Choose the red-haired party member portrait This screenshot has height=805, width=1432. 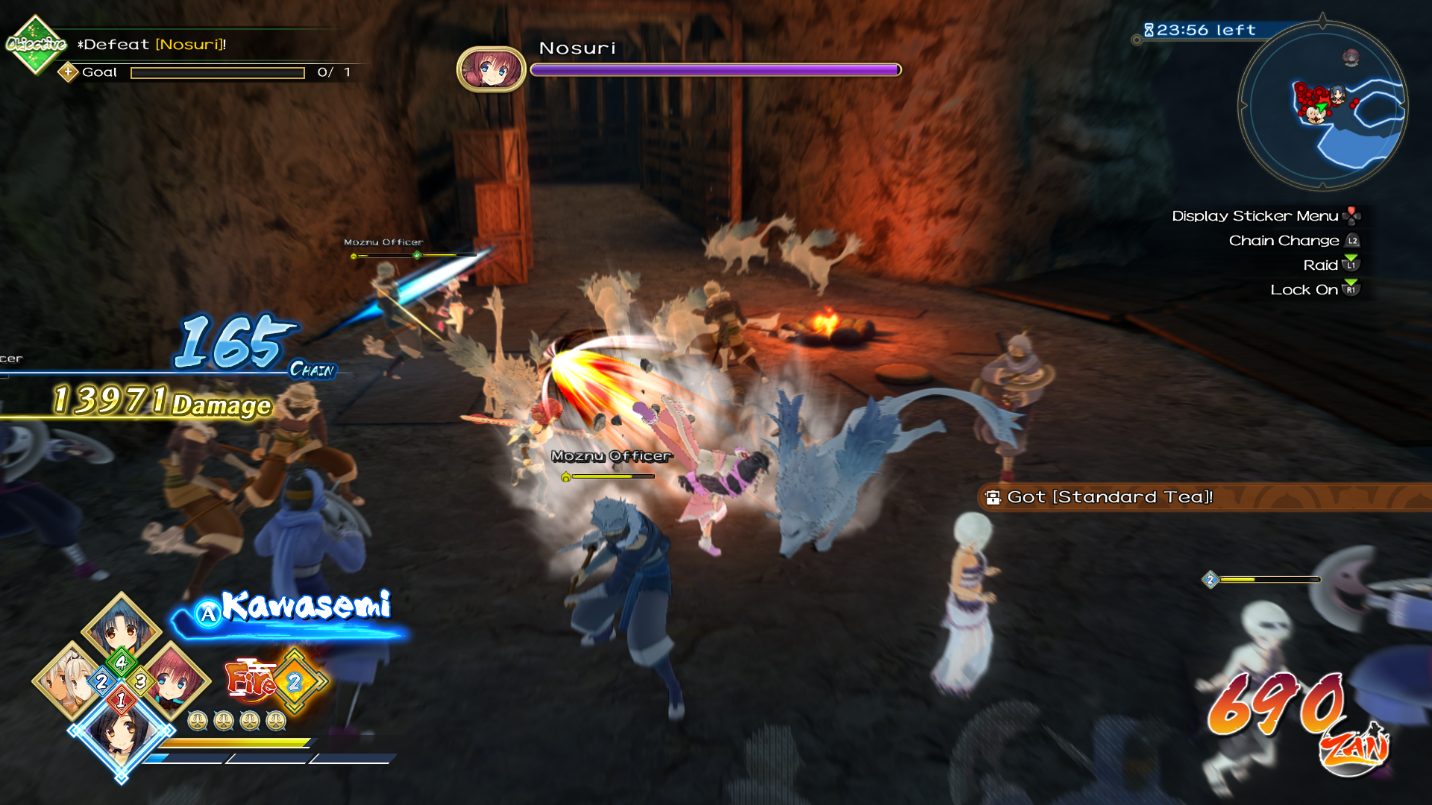175,679
